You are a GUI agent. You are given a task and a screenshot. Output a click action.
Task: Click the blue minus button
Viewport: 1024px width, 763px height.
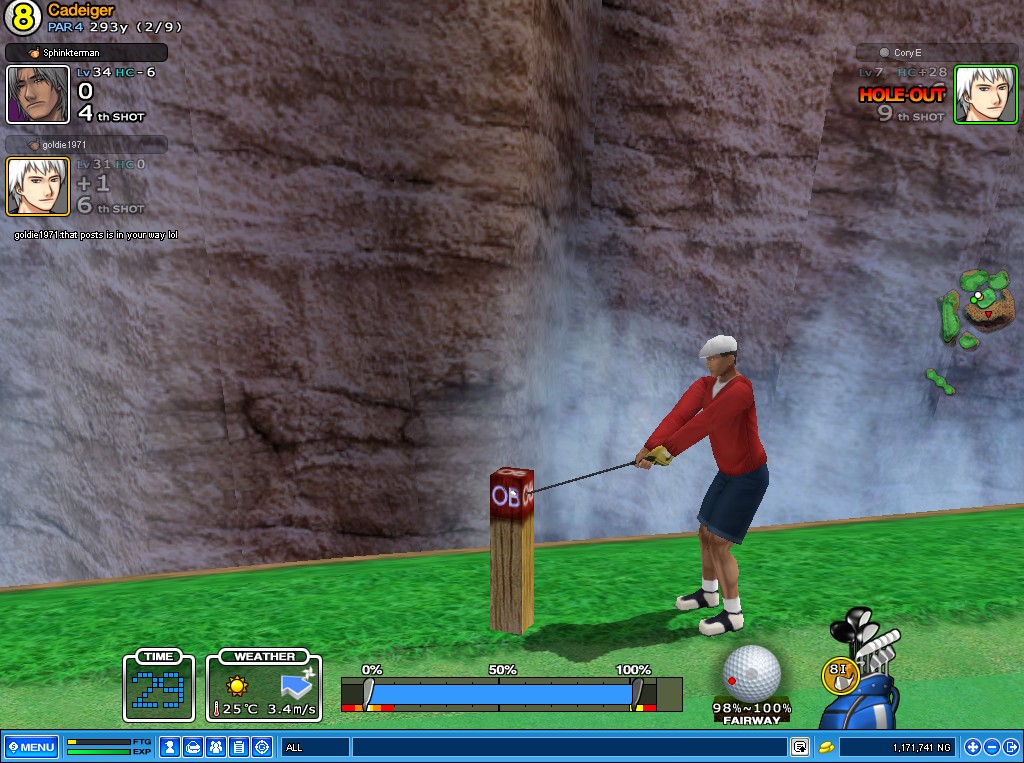(992, 747)
